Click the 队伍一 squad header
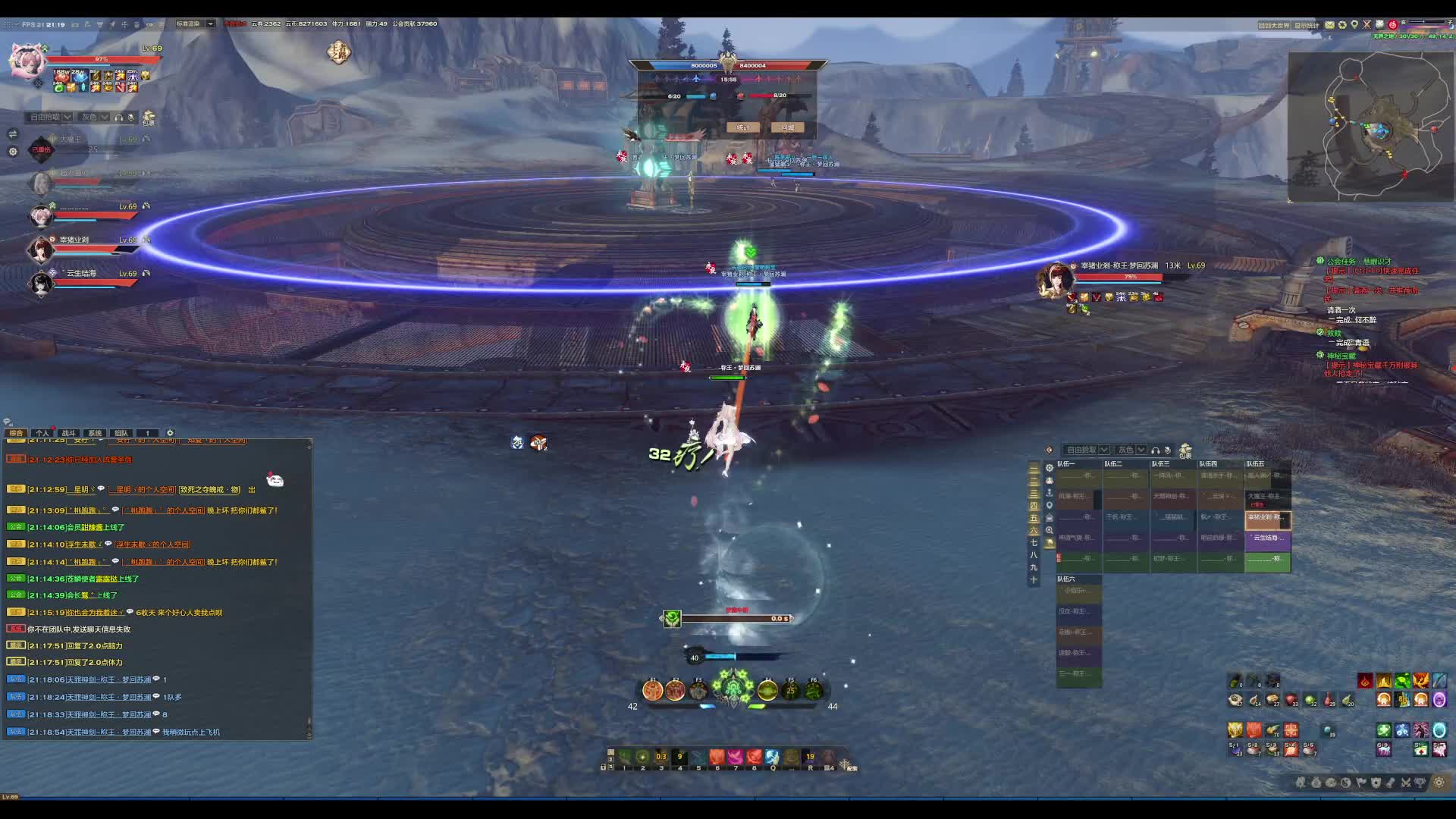This screenshot has width=1456, height=819. click(x=1067, y=463)
